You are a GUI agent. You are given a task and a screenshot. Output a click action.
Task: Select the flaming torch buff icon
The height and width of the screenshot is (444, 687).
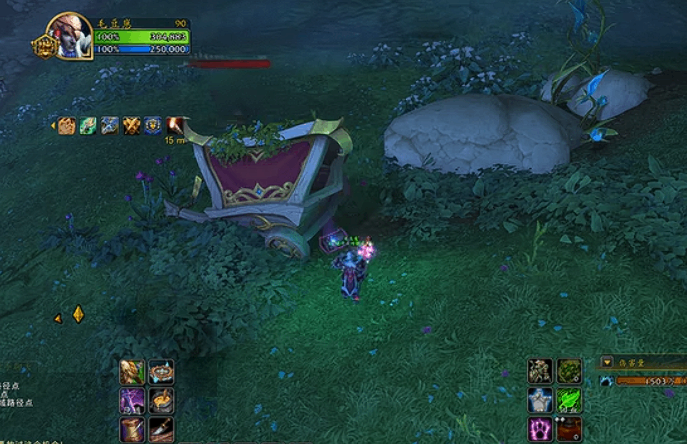pos(179,125)
